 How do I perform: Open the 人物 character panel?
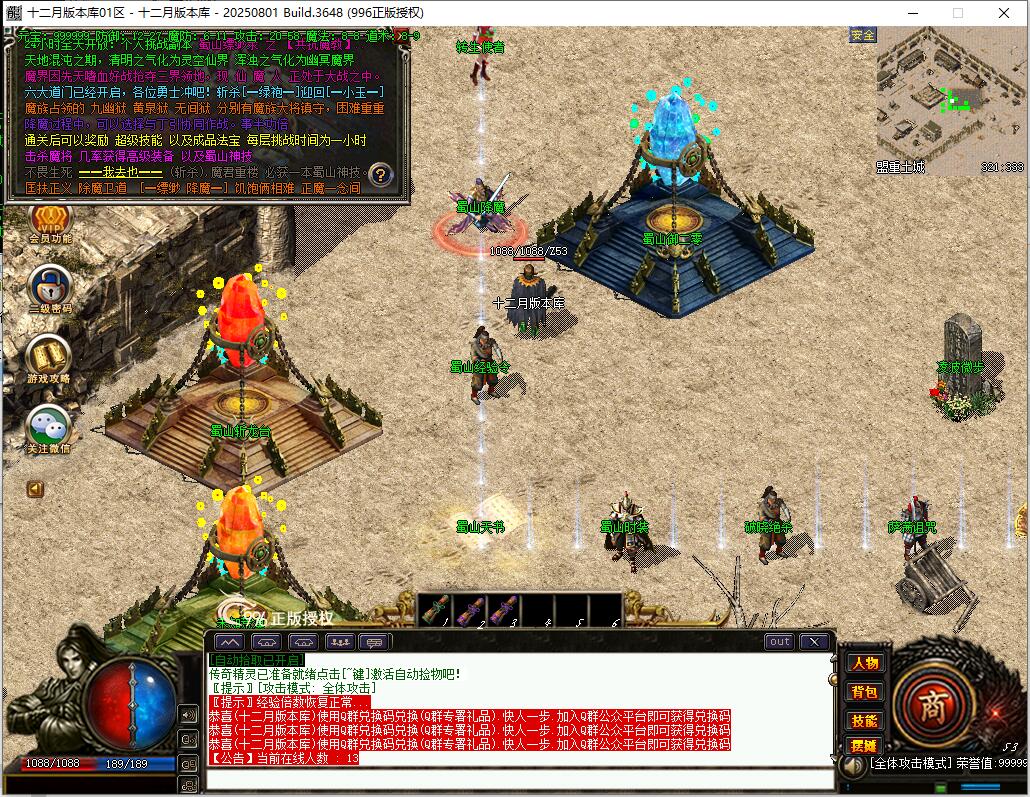click(x=864, y=663)
